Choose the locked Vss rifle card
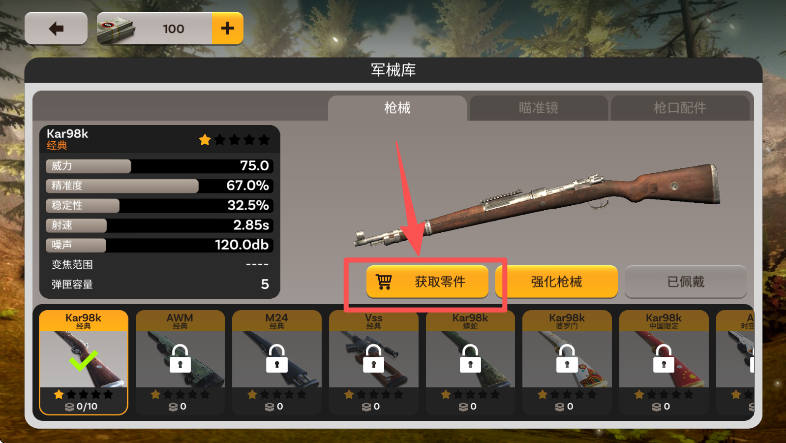 pyautogui.click(x=373, y=361)
